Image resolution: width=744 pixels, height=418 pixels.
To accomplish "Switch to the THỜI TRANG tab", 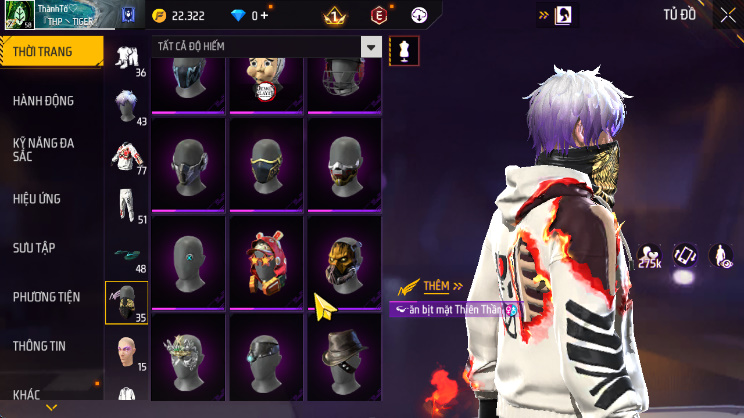I will pos(50,50).
